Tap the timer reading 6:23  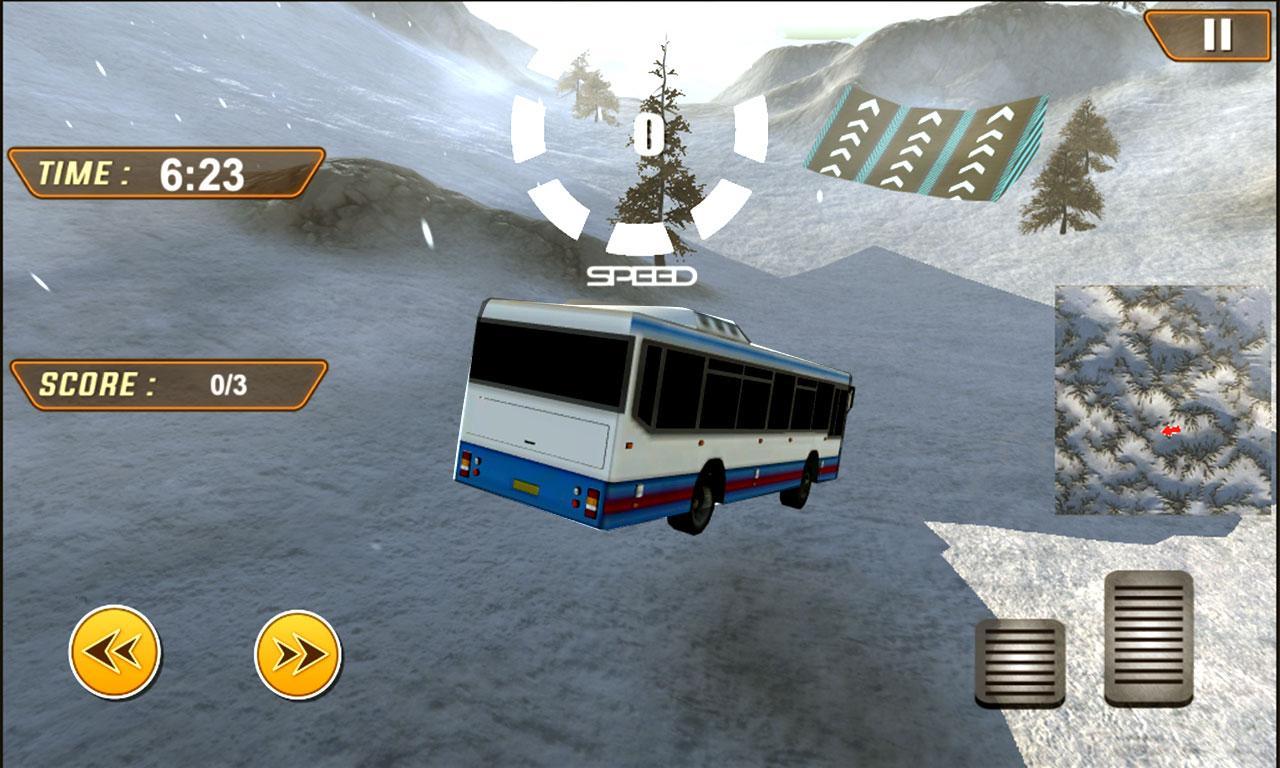tap(203, 172)
